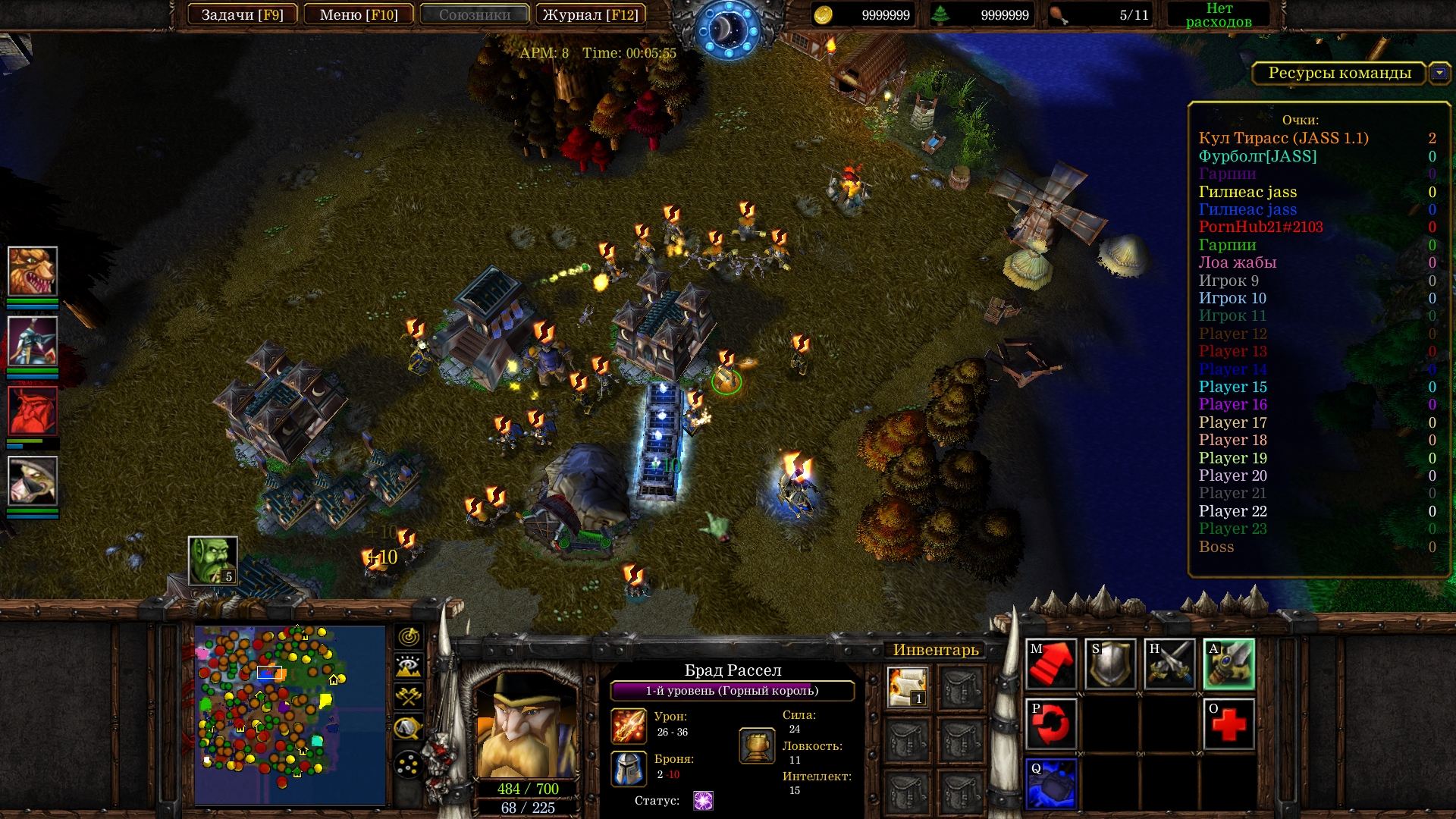Screen dimensions: 1456x819
Task: Open the Задачи quests menu
Action: [x=242, y=15]
